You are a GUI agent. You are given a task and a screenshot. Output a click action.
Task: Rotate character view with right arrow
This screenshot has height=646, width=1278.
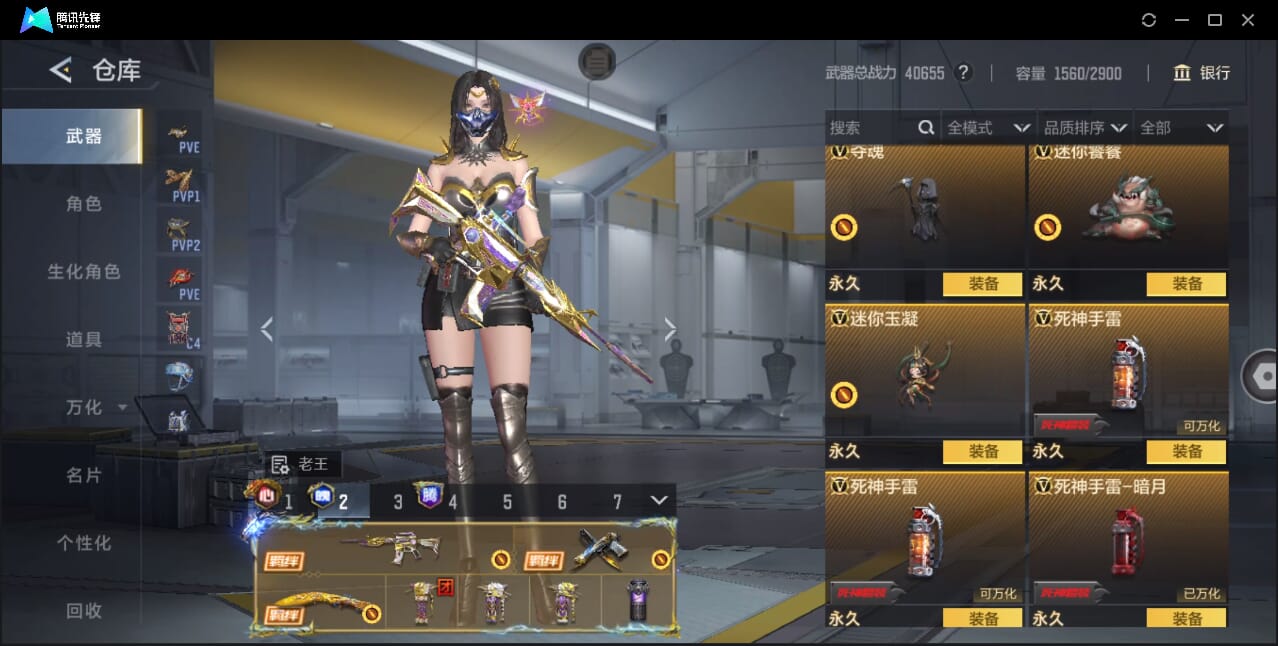pyautogui.click(x=670, y=328)
